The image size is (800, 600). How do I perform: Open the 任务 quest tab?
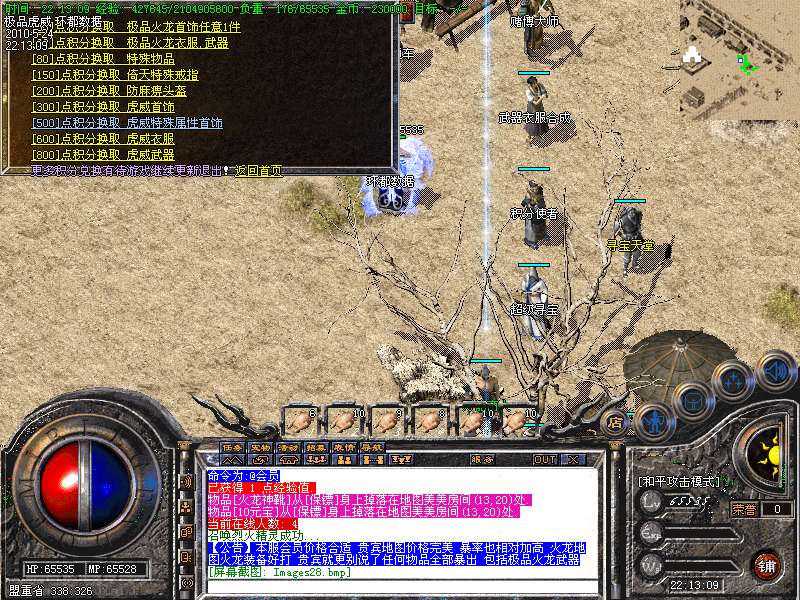(233, 447)
